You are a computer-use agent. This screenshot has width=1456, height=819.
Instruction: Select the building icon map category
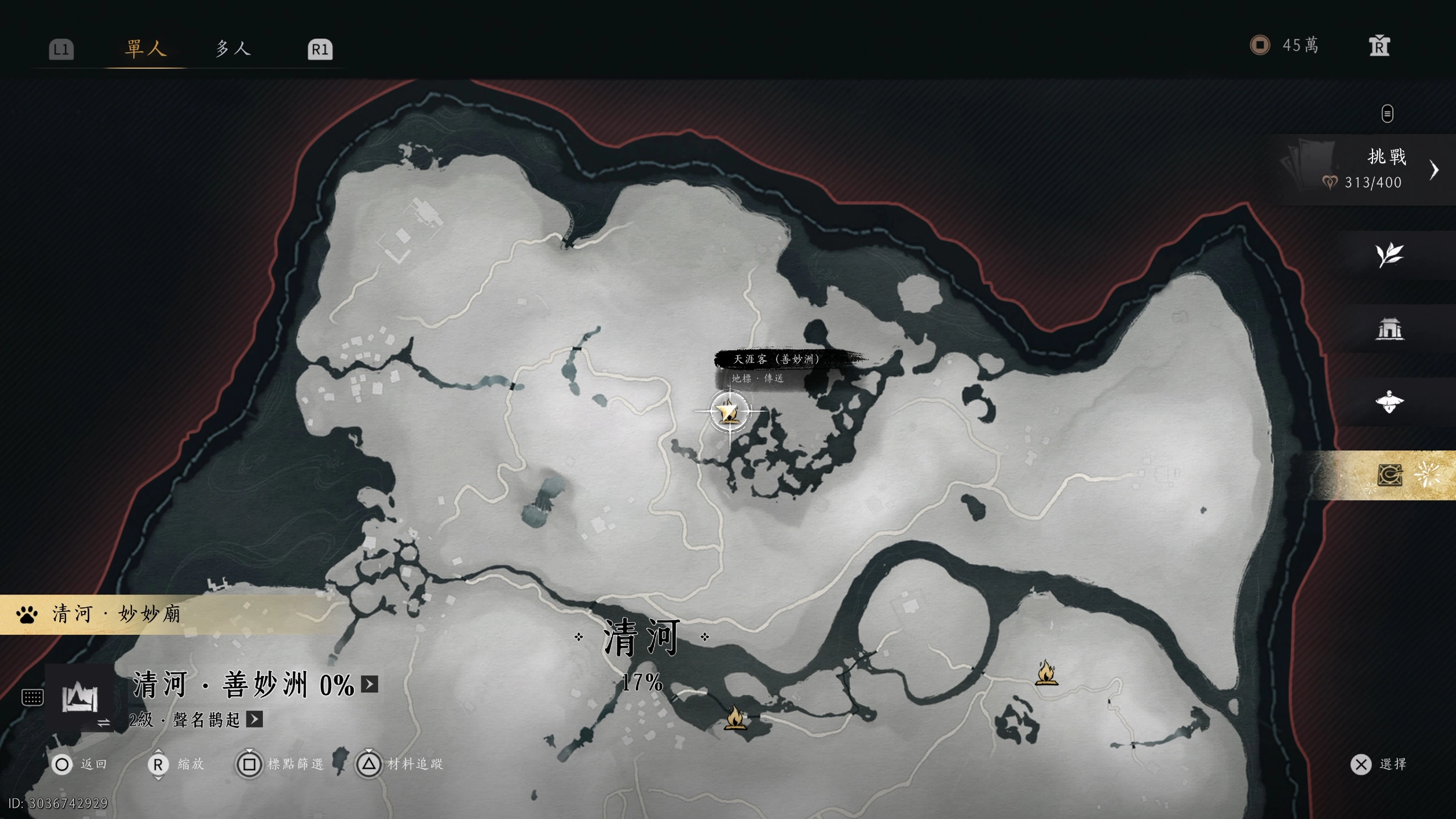[x=1389, y=329]
